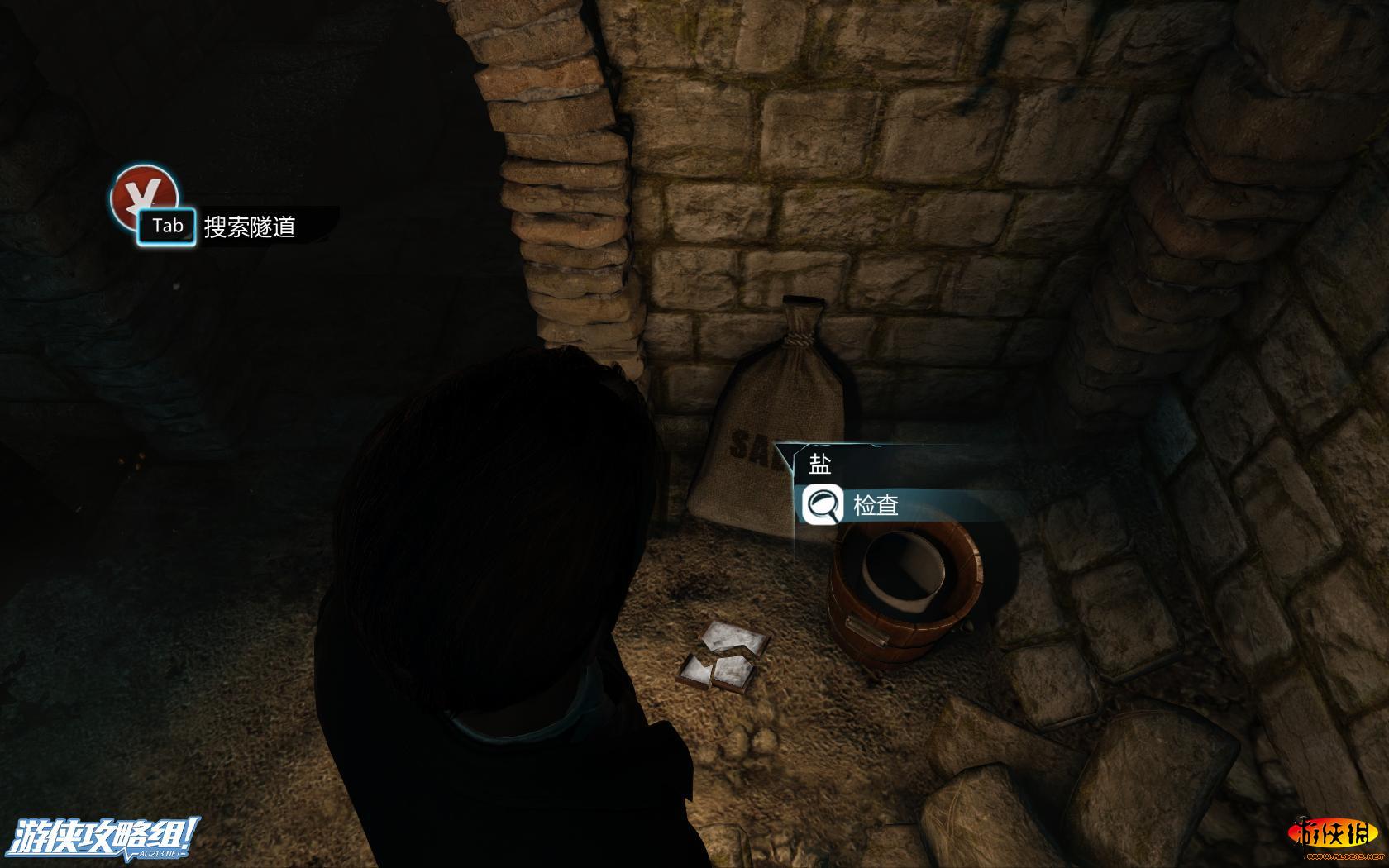Choose the 检查 (examine) action for the salt
Image resolution: width=1389 pixels, height=868 pixels.
(875, 505)
